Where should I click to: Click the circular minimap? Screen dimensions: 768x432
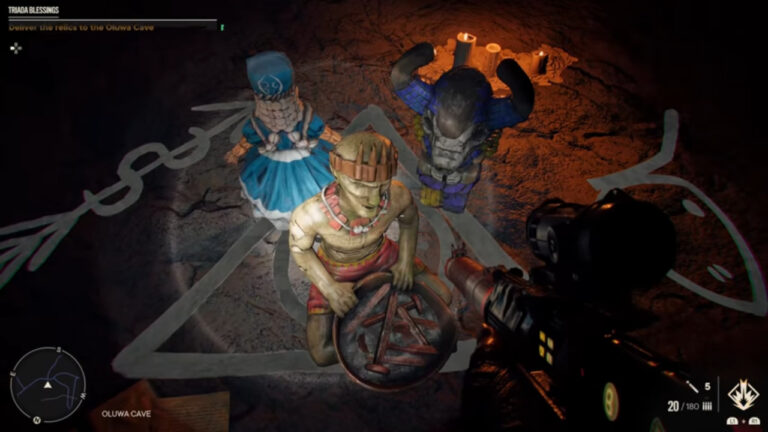[x=47, y=385]
